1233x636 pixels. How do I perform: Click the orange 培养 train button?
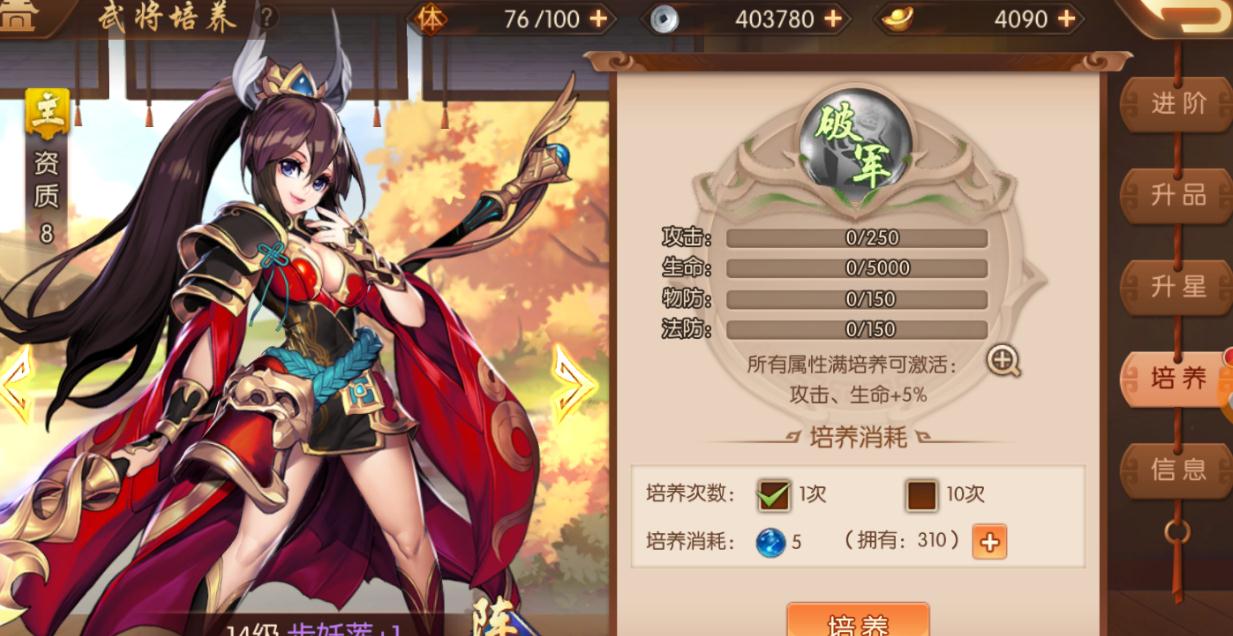click(x=858, y=622)
